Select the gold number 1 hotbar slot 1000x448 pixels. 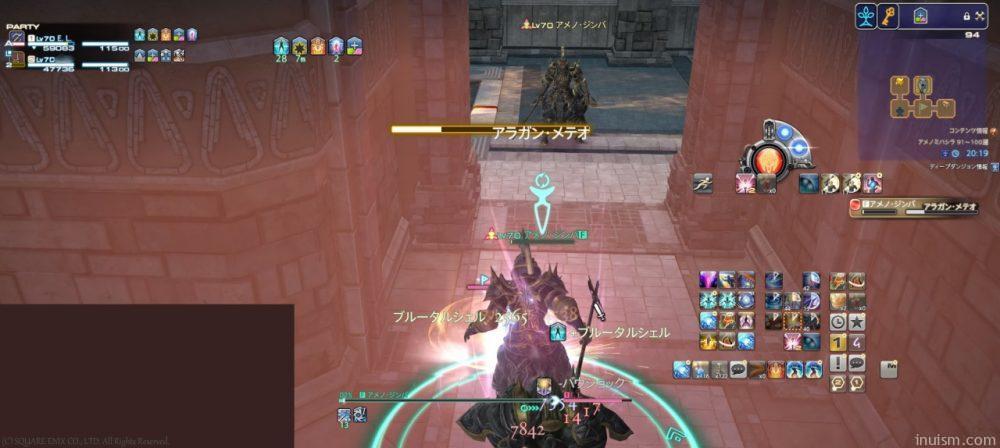(x=838, y=342)
